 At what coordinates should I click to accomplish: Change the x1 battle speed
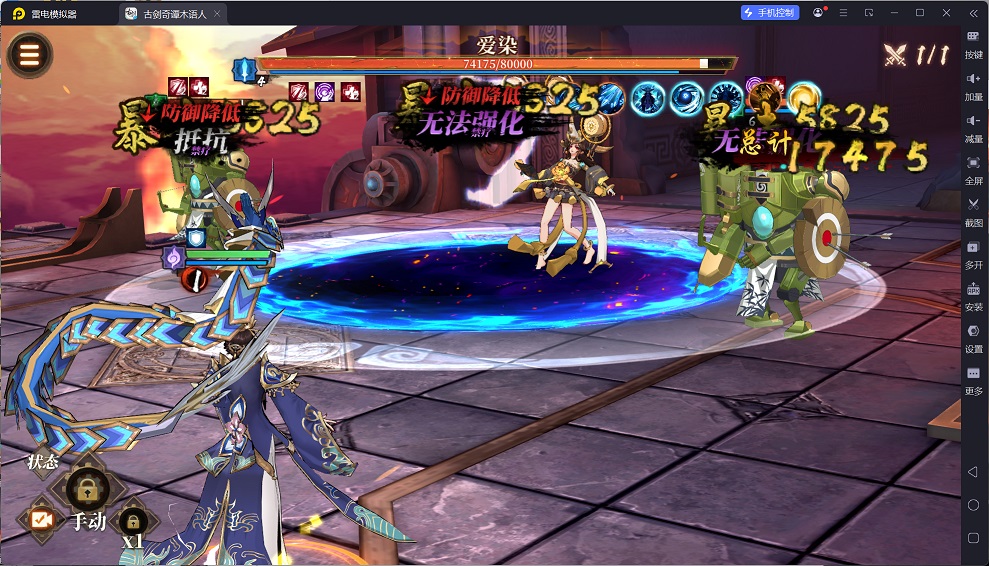tap(133, 522)
